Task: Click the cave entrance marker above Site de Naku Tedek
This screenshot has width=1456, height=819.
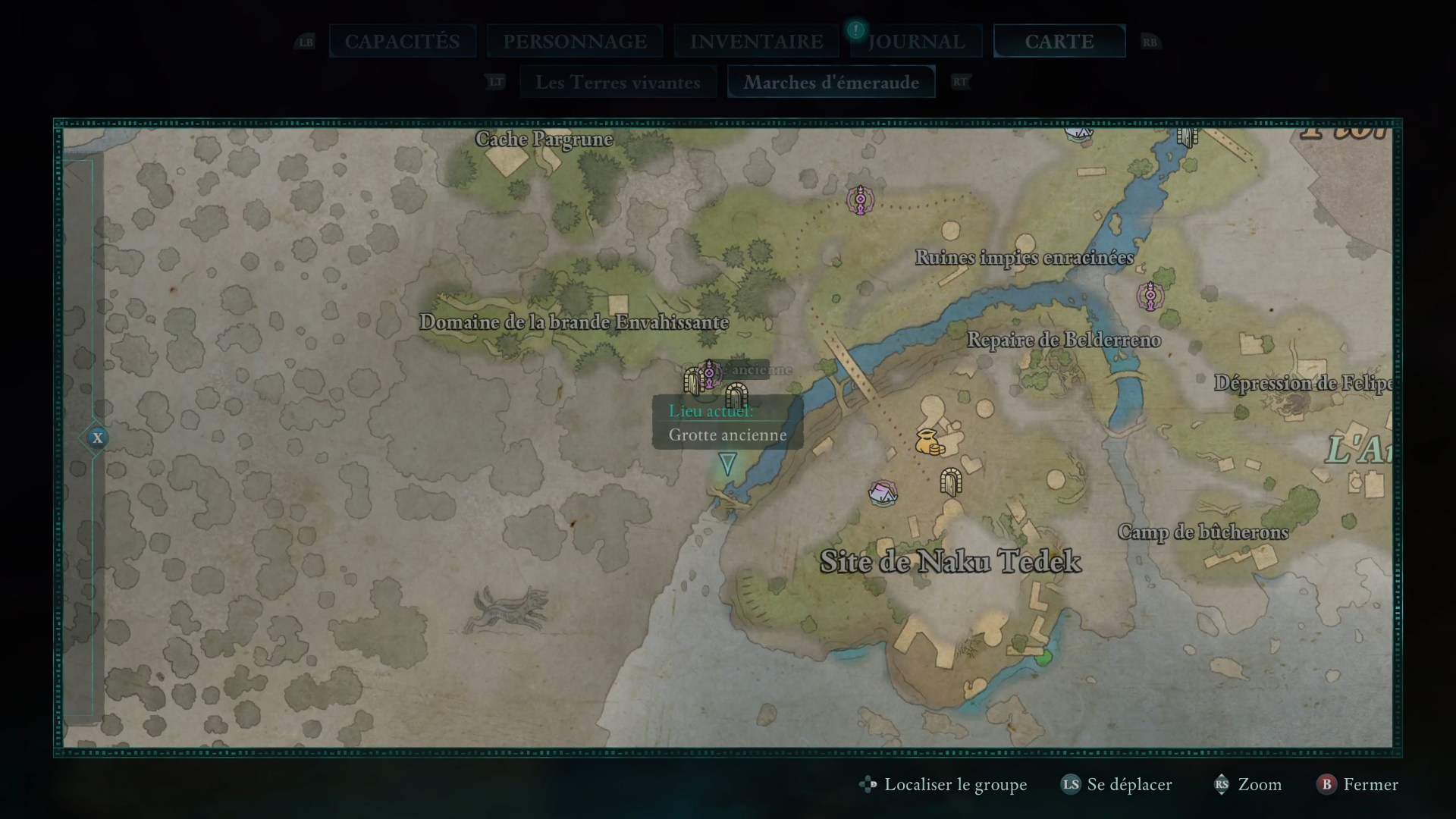Action: tap(951, 482)
